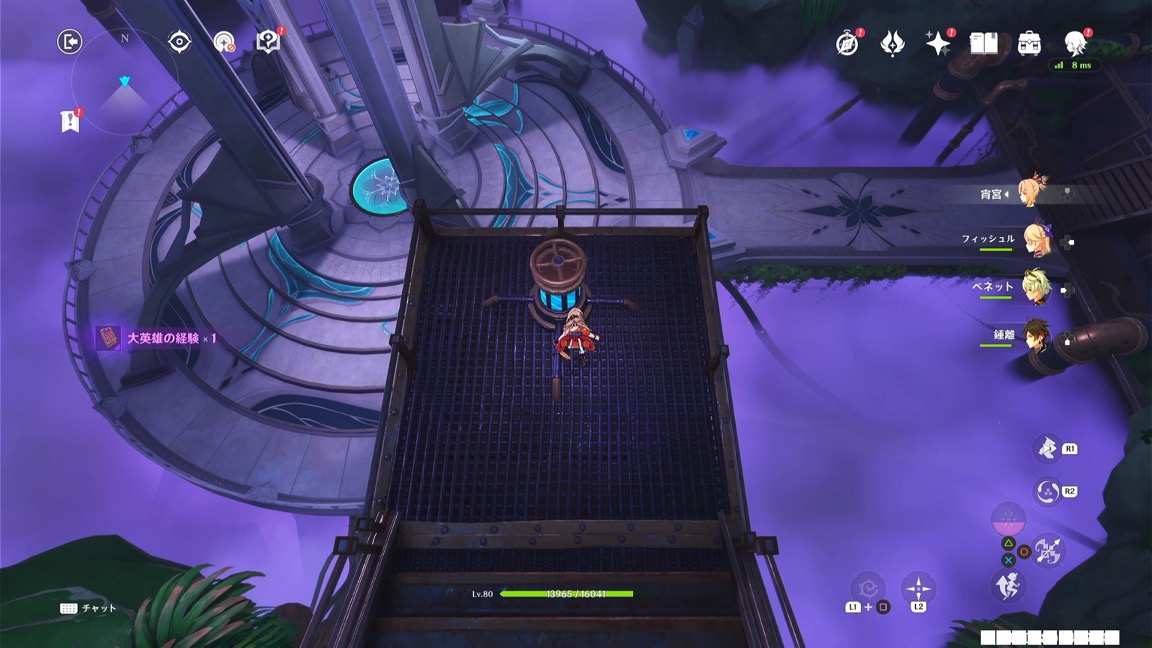
Task: Click the exit domain door icon
Action: pos(69,41)
